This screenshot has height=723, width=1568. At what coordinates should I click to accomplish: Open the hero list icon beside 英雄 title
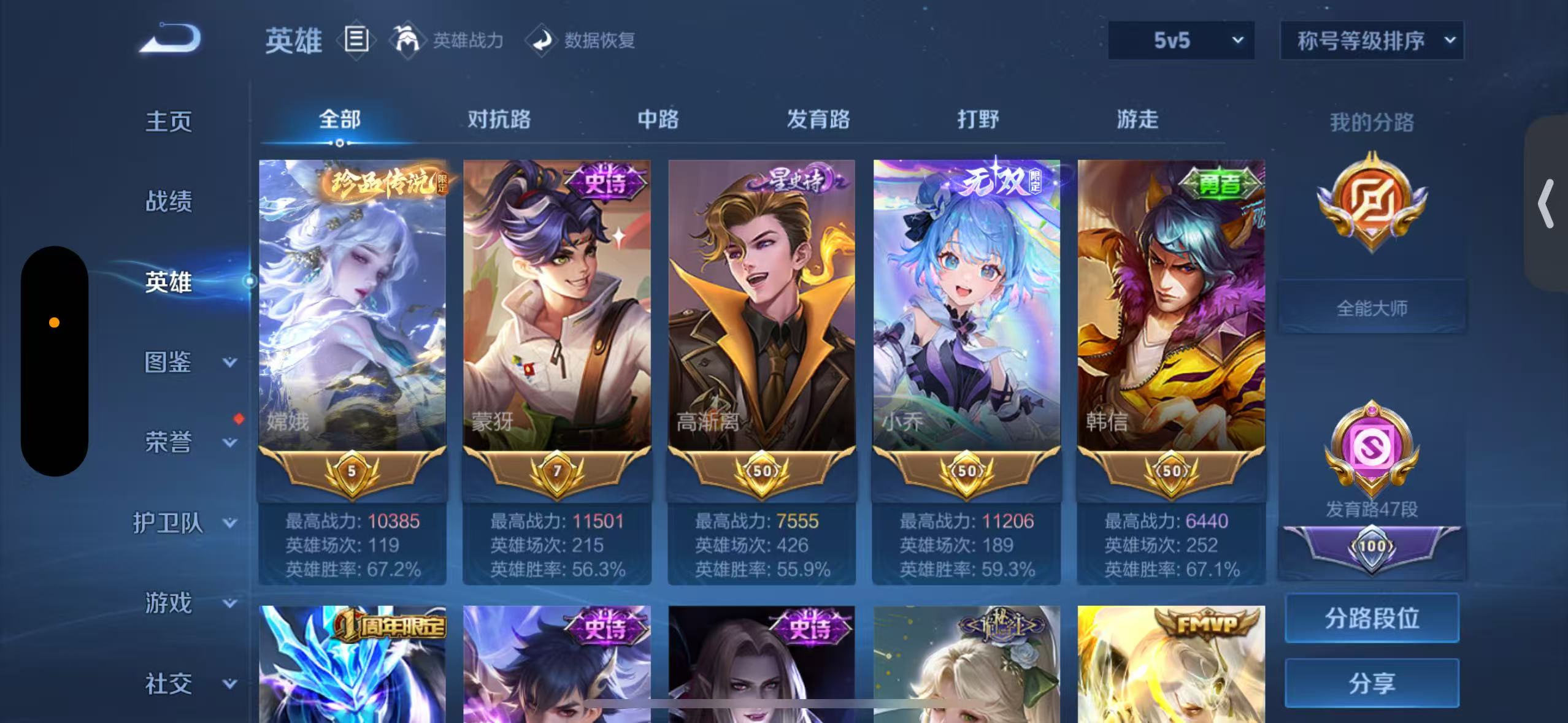click(x=356, y=40)
